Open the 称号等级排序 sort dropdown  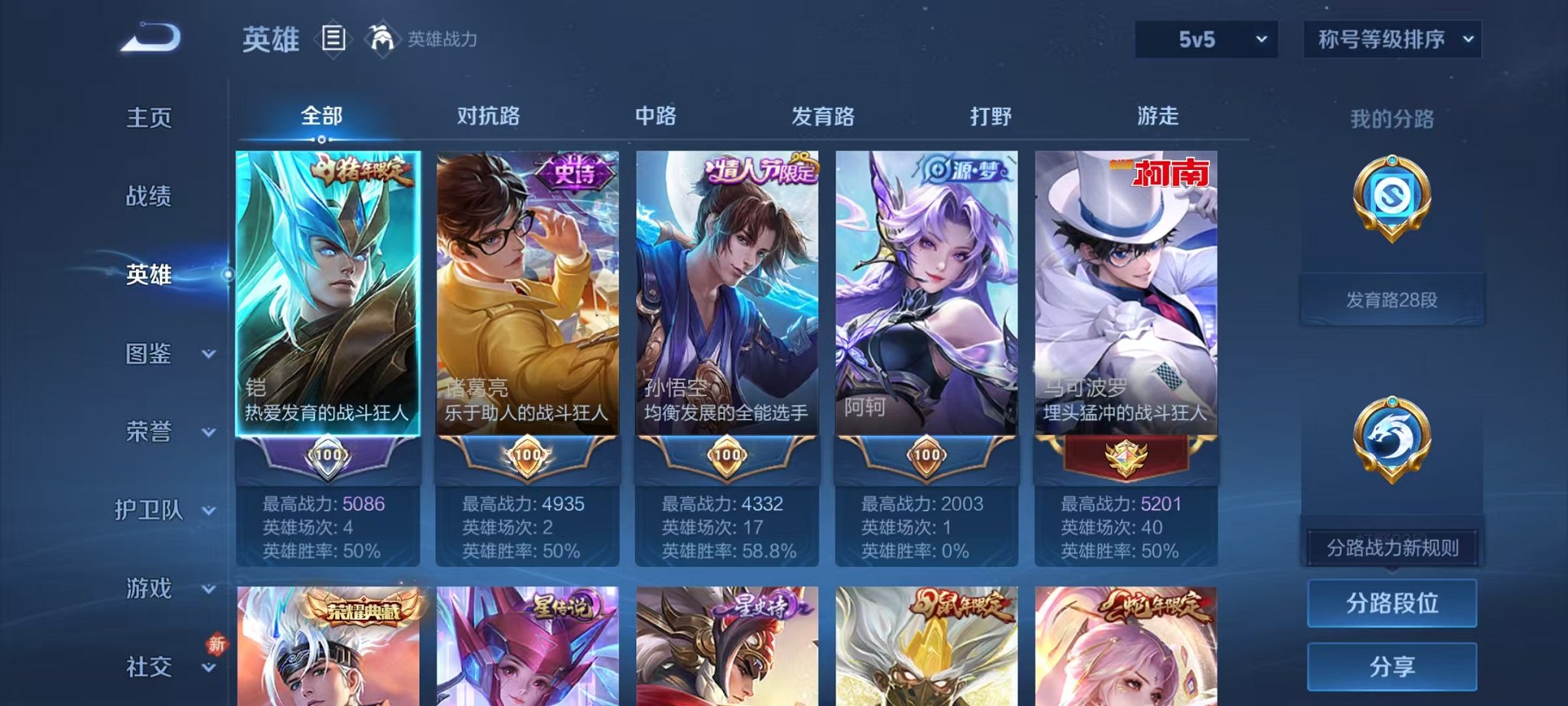click(x=1393, y=37)
